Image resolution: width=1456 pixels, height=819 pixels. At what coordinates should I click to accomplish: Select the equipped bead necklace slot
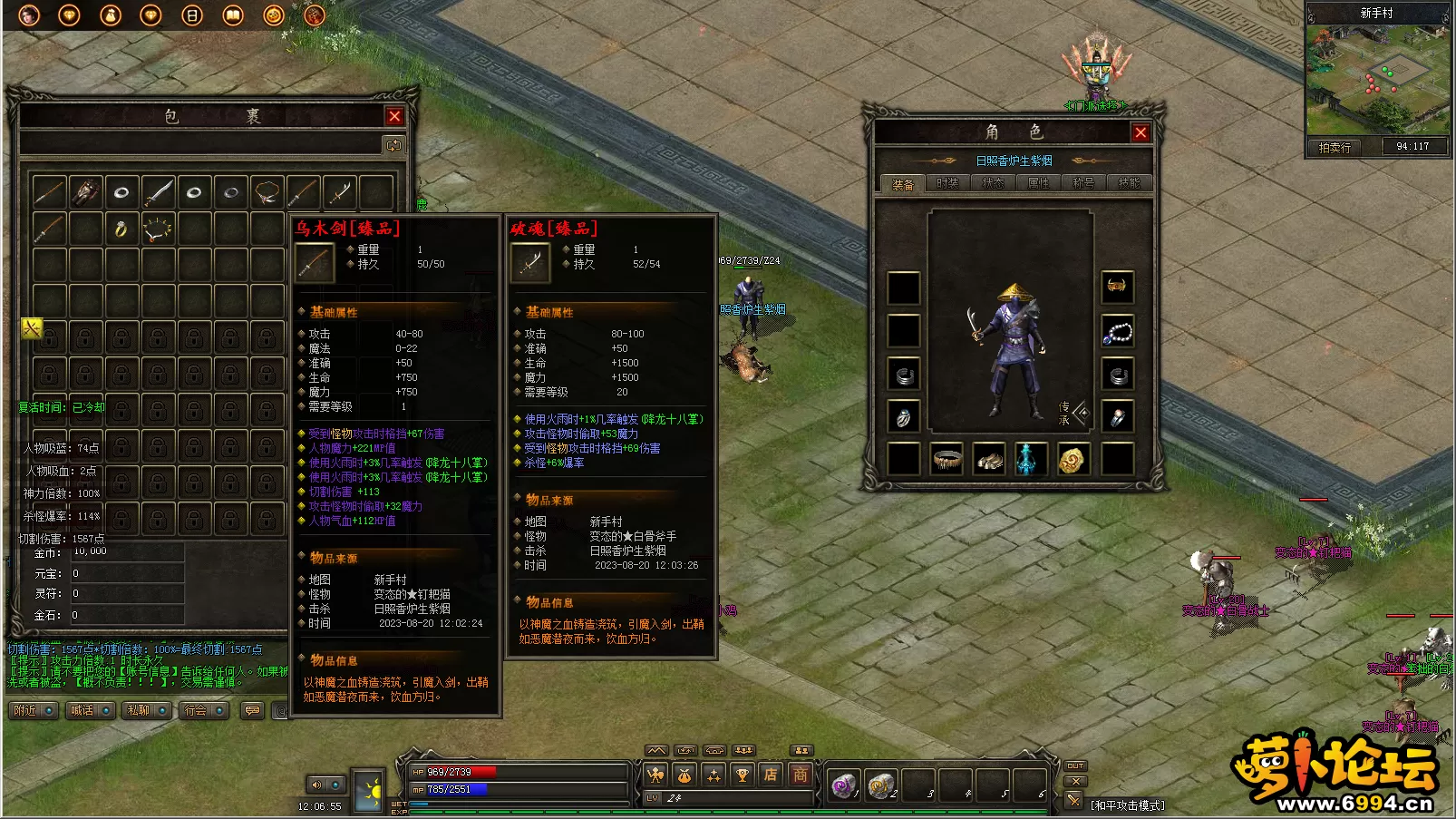(1118, 332)
